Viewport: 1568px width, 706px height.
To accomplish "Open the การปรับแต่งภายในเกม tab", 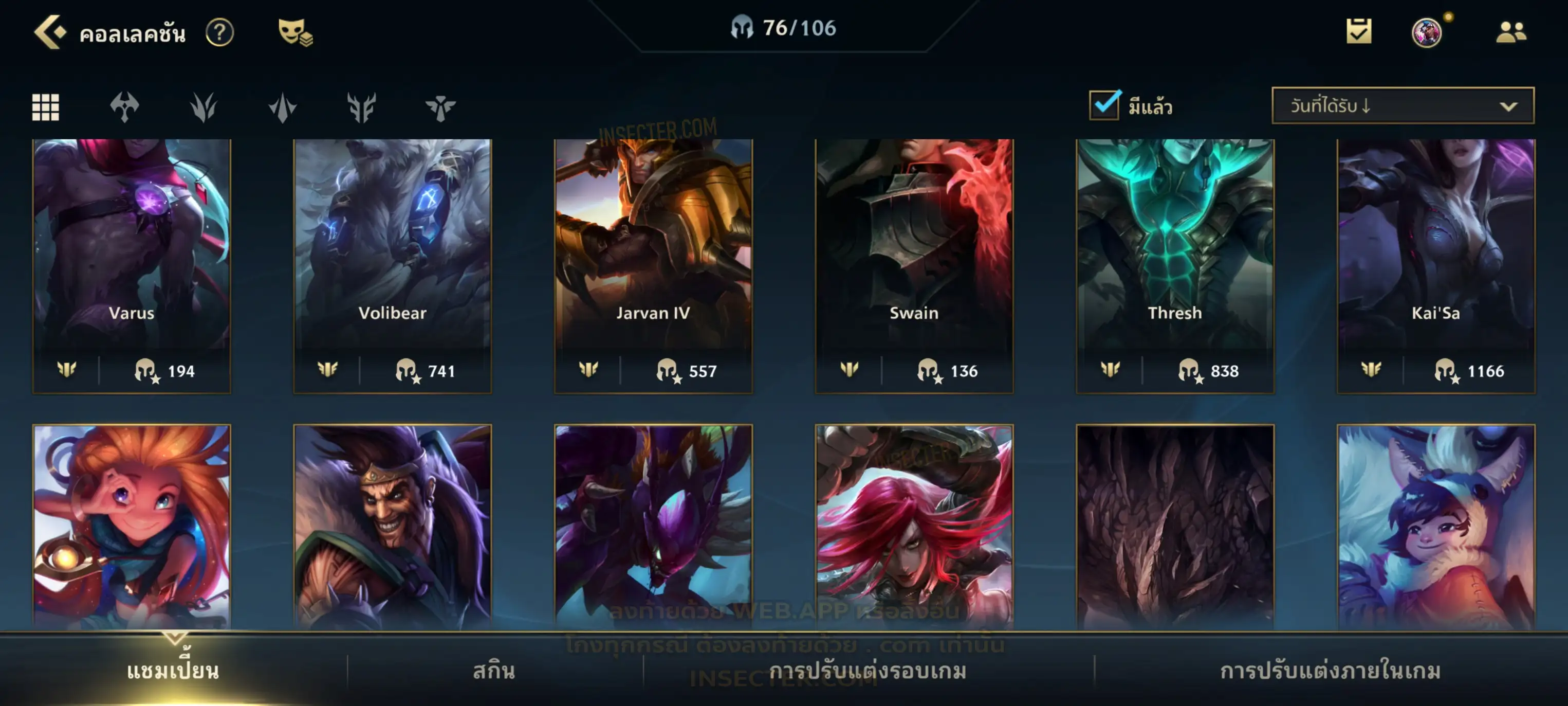I will coord(1330,671).
